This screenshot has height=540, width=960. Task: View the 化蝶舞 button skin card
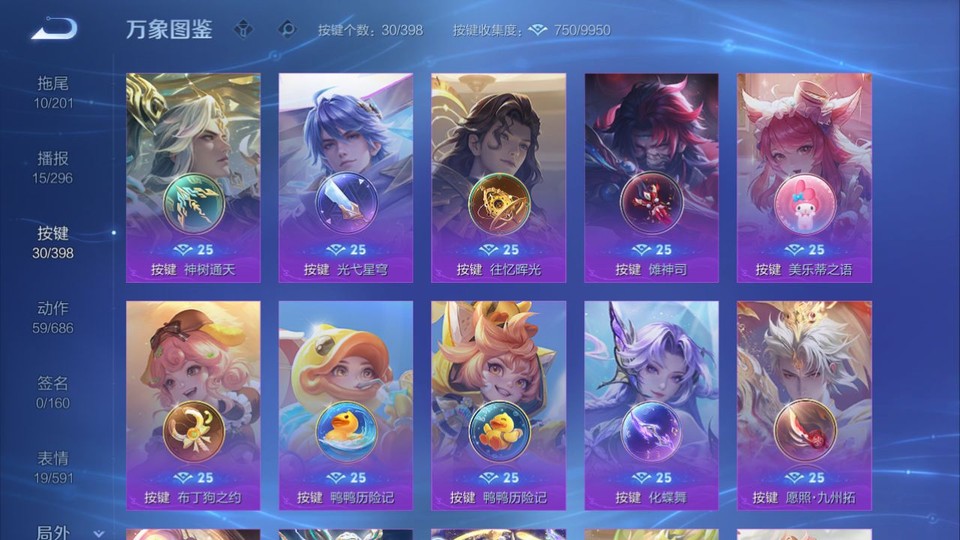652,406
